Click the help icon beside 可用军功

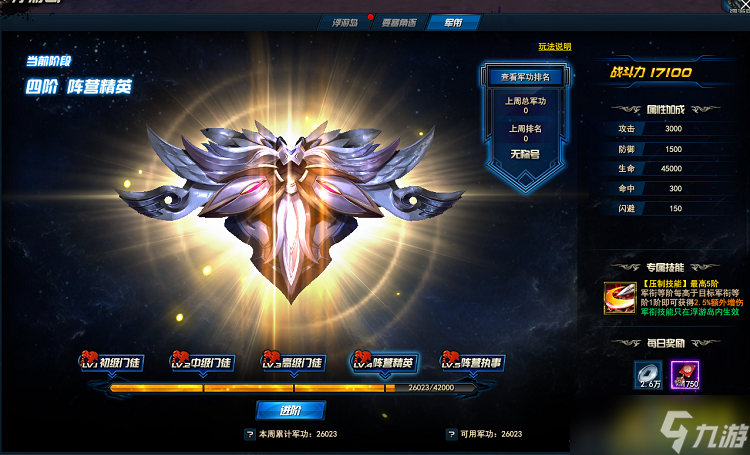450,435
